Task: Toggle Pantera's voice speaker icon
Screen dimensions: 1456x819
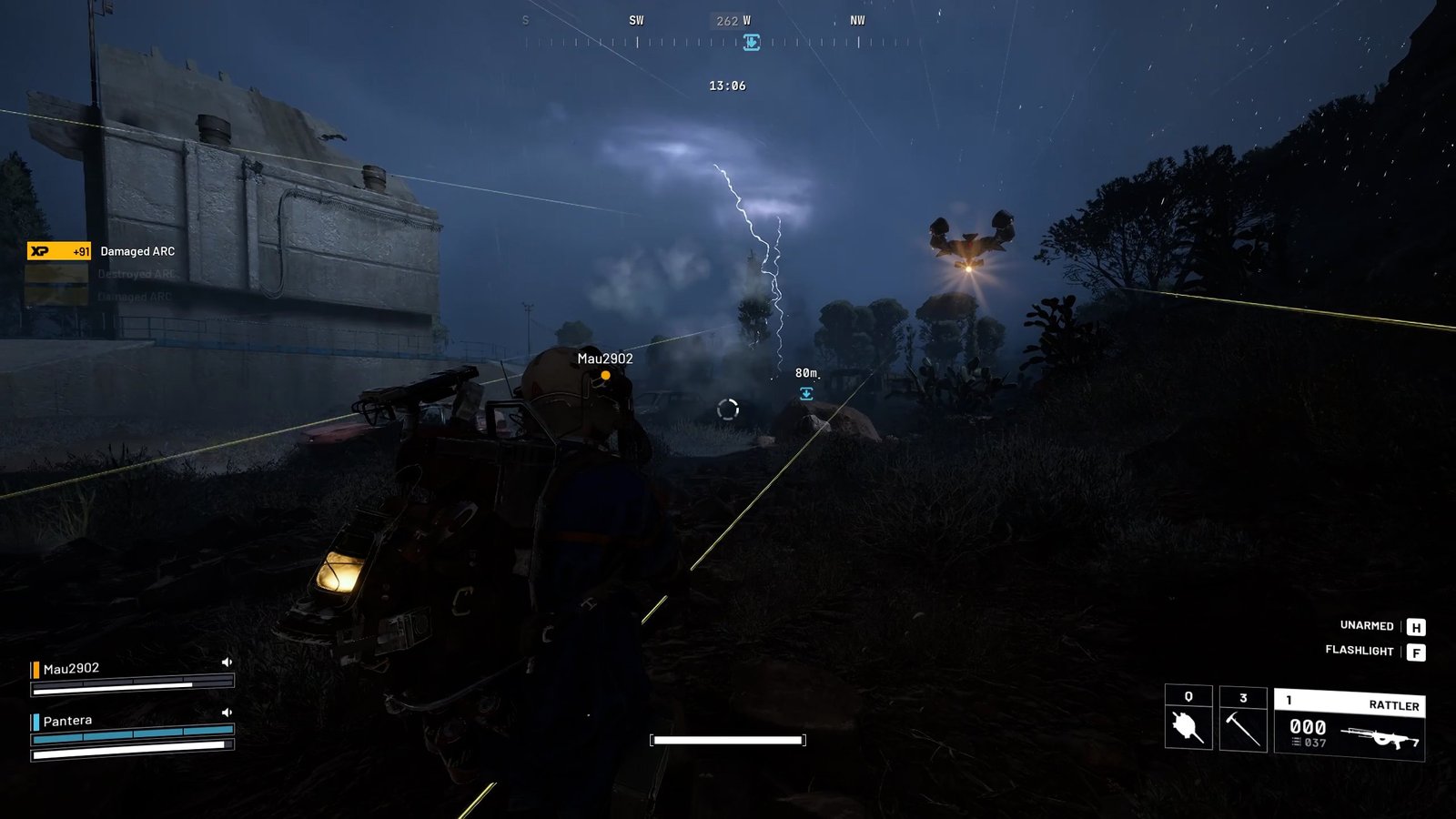Action: pyautogui.click(x=227, y=713)
